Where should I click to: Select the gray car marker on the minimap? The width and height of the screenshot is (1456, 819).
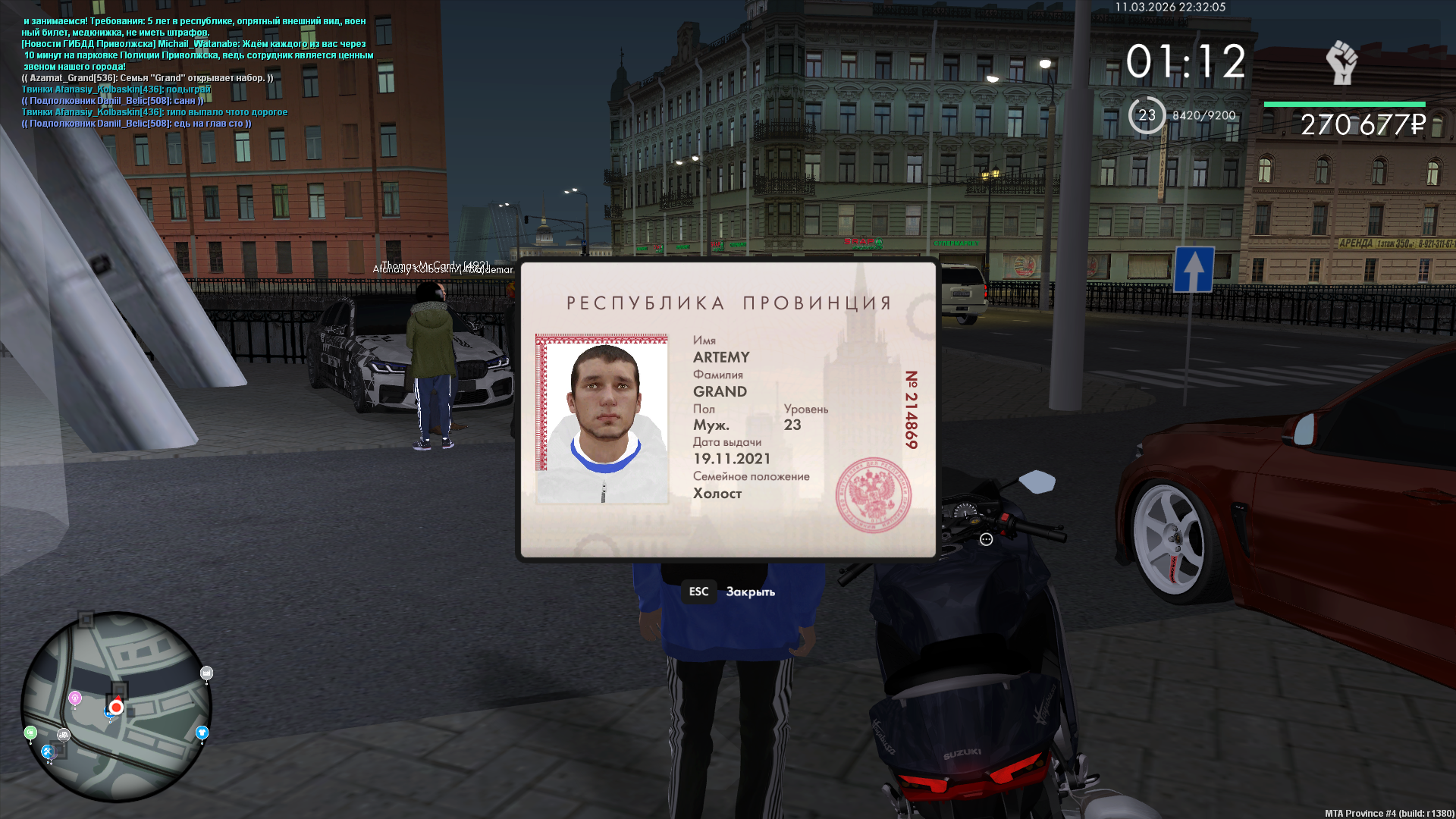pyautogui.click(x=64, y=735)
